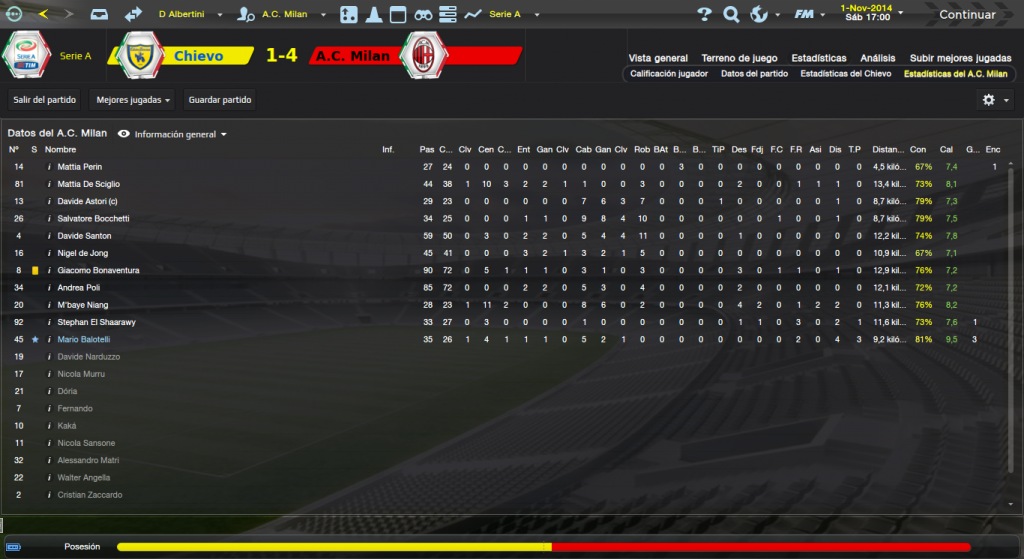Select player Mario Balotelli row
The image size is (1024, 559).
tap(86, 340)
